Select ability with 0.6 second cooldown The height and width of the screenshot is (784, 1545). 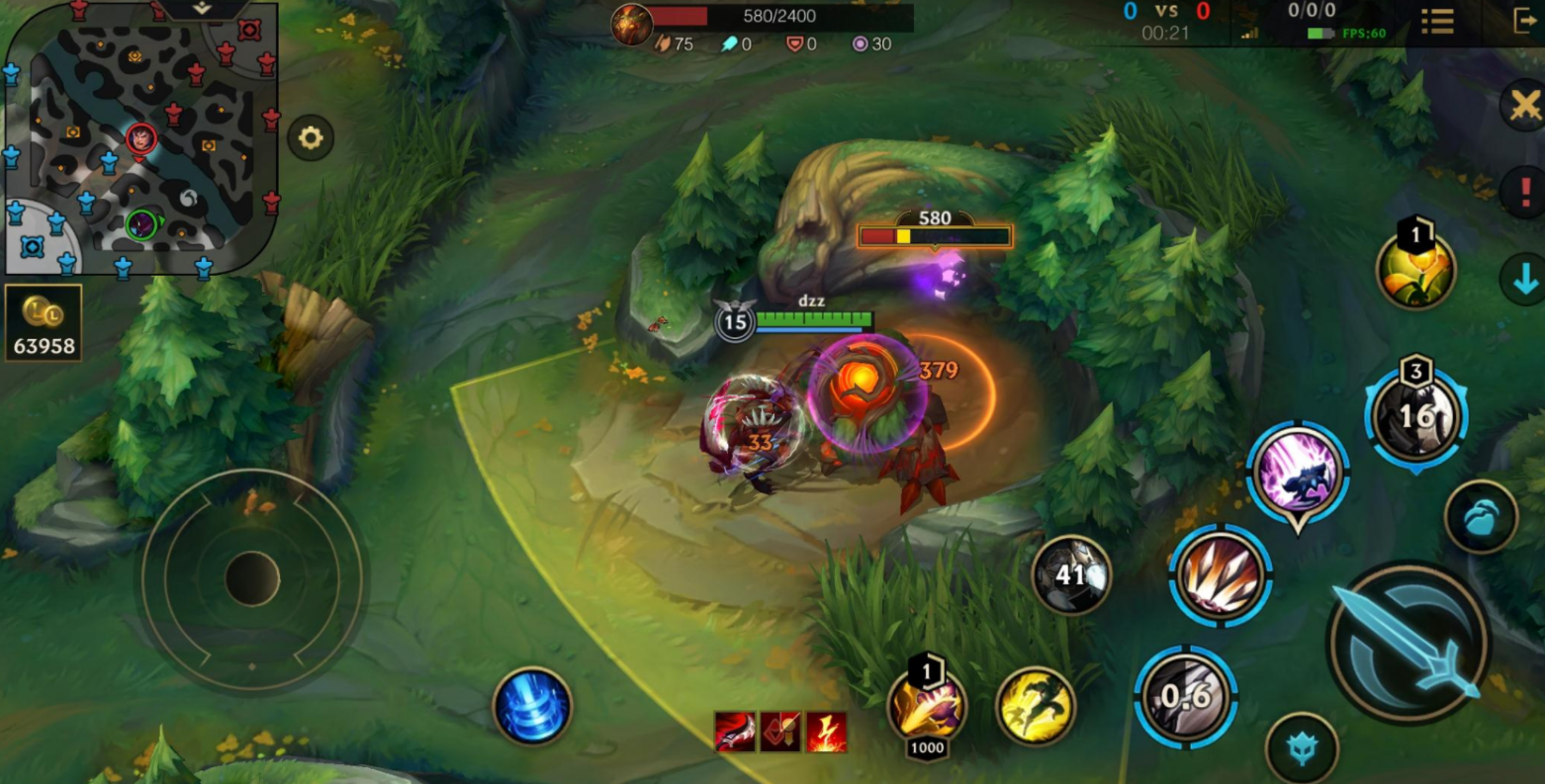1185,697
